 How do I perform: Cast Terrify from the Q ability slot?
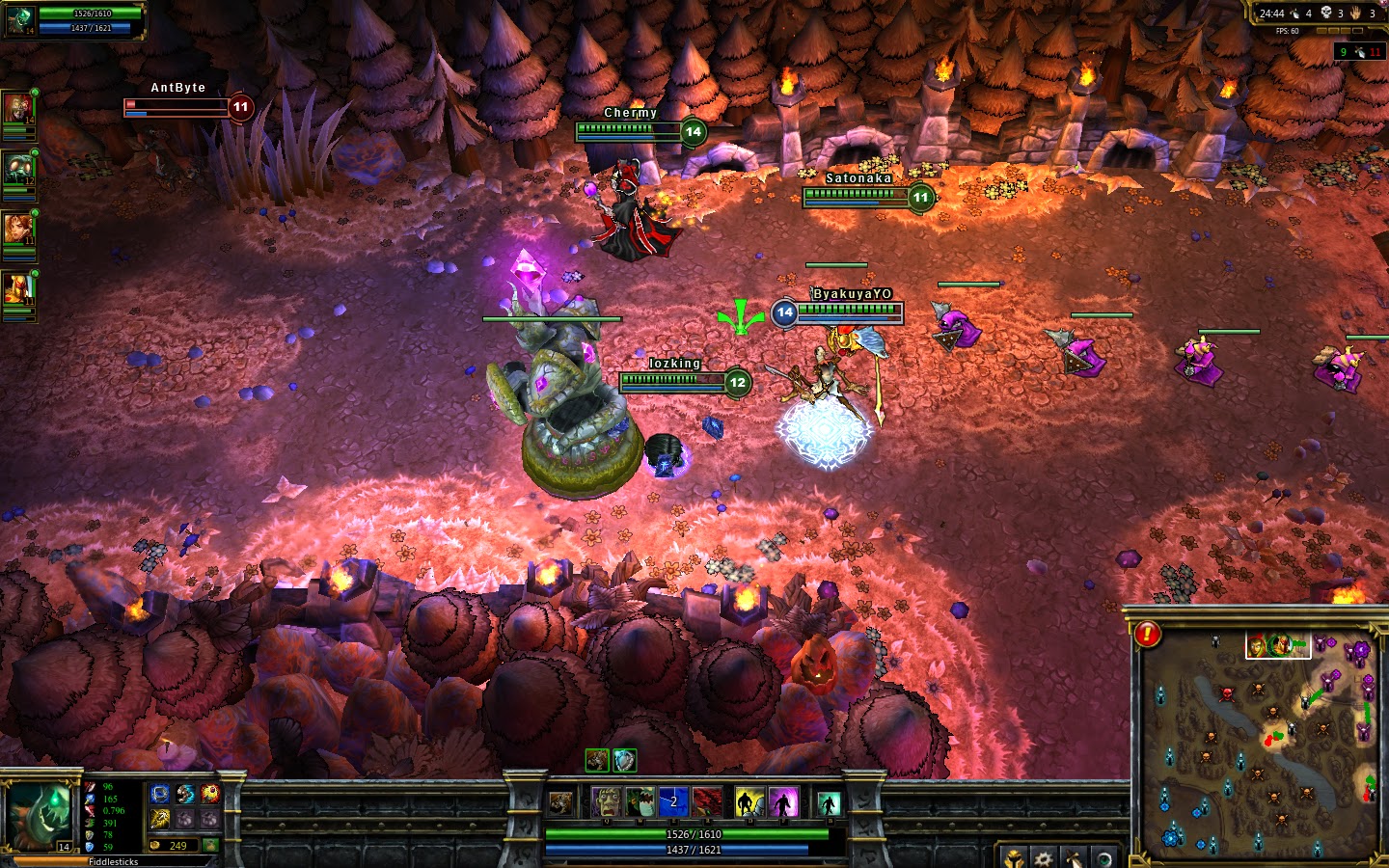click(606, 800)
